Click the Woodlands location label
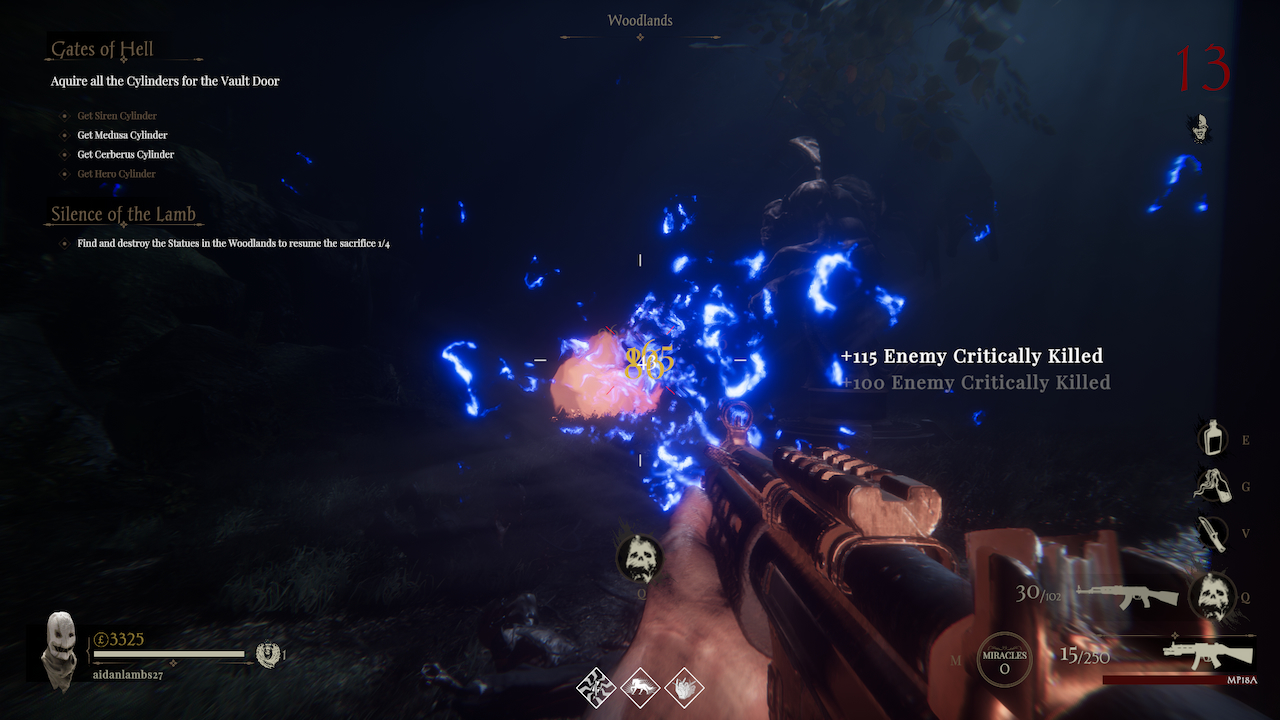This screenshot has height=720, width=1280. click(640, 20)
